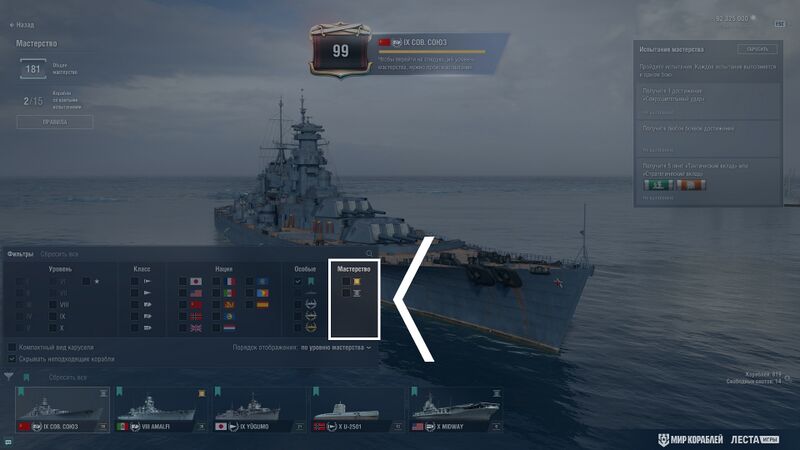This screenshot has width=800, height=450.
Task: Open the filter search magnifier icon
Action: (x=369, y=254)
